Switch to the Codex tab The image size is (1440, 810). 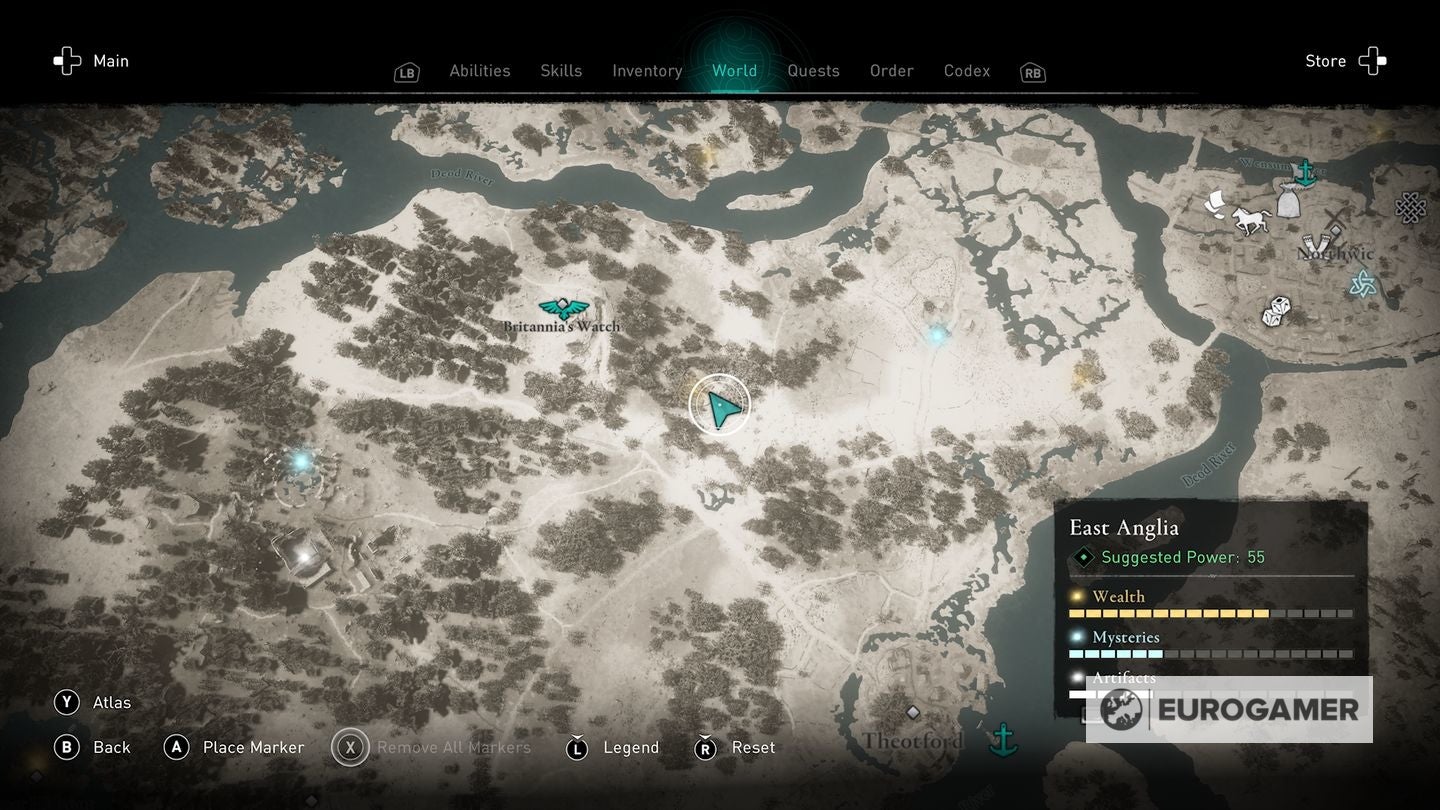966,70
